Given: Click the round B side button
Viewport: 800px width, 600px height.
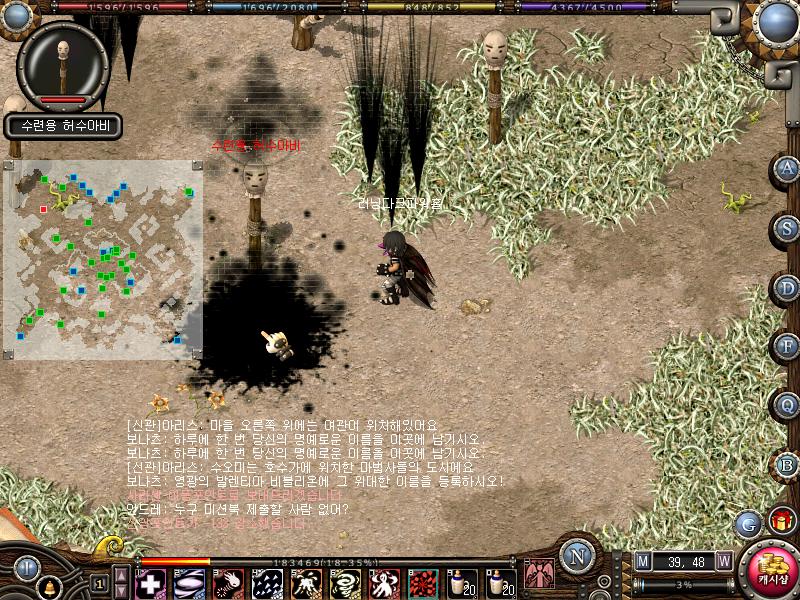Looking at the screenshot, I should tap(788, 464).
